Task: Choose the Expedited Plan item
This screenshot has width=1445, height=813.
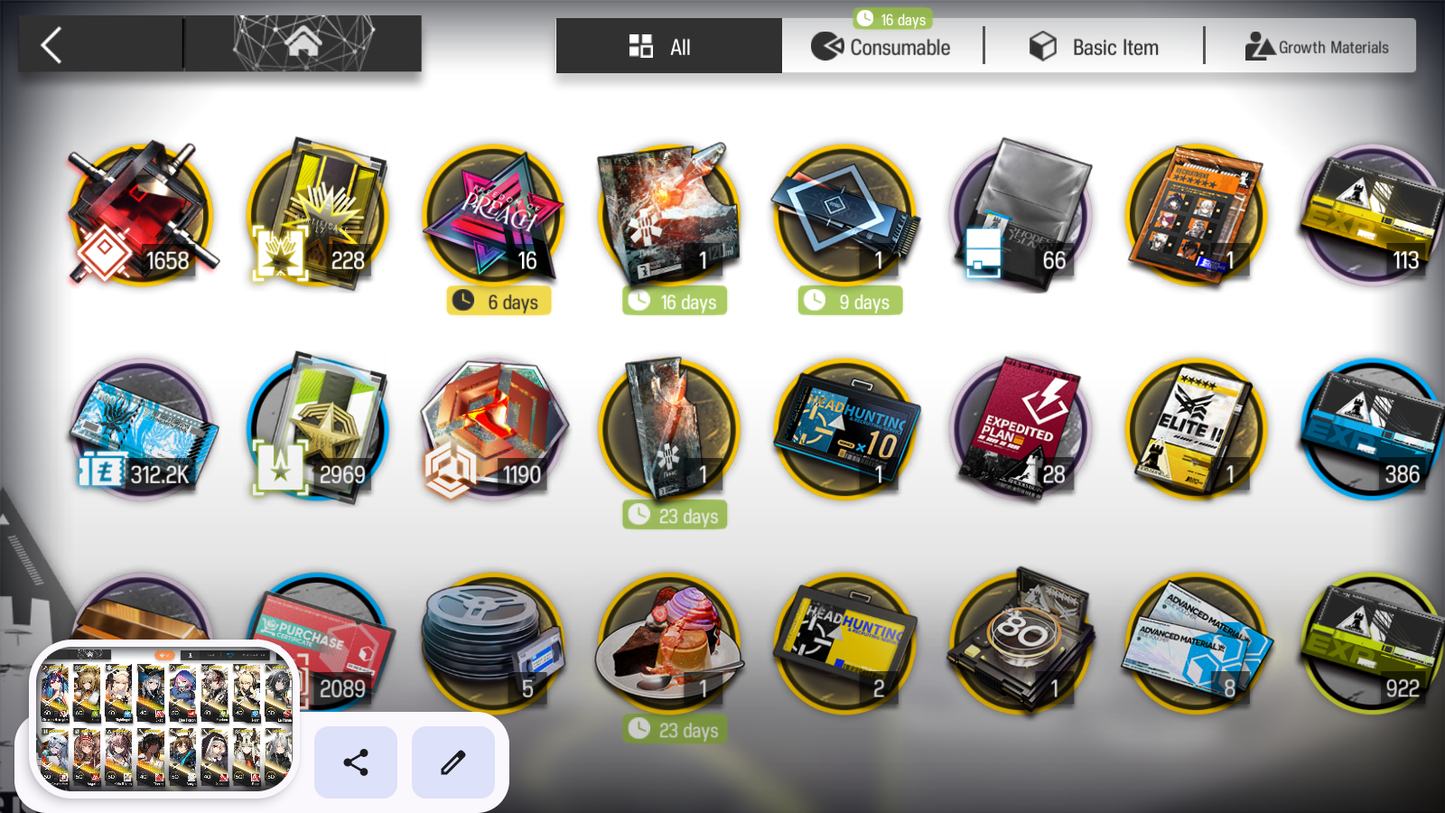Action: click(x=1021, y=430)
